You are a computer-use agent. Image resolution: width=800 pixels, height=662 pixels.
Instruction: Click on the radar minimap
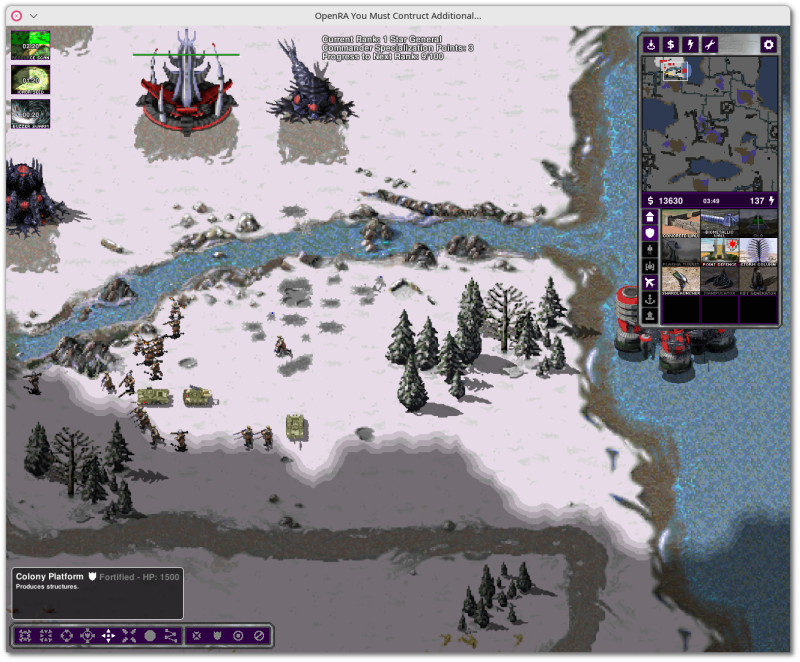(x=709, y=122)
